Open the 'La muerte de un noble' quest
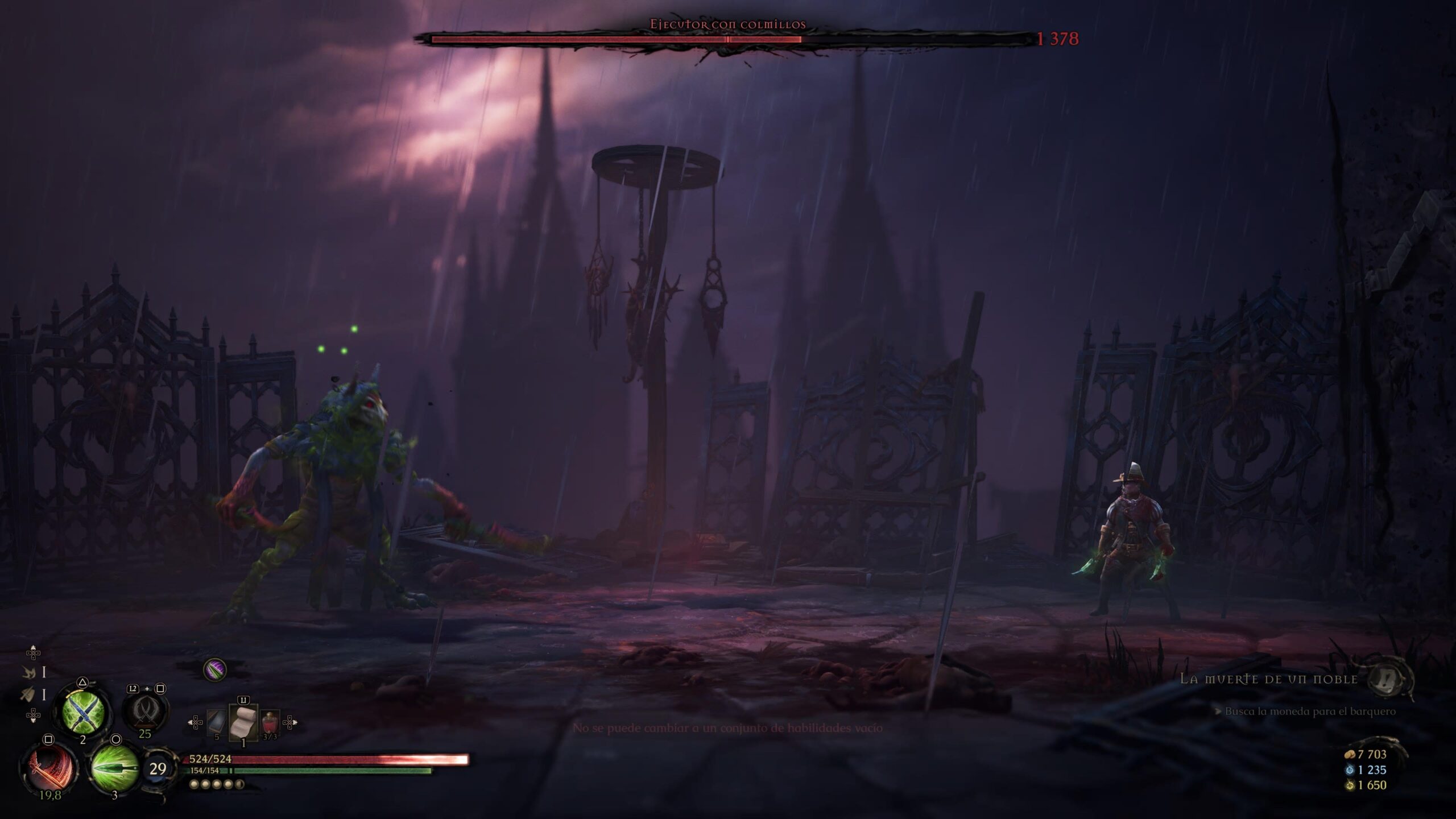 1268,679
